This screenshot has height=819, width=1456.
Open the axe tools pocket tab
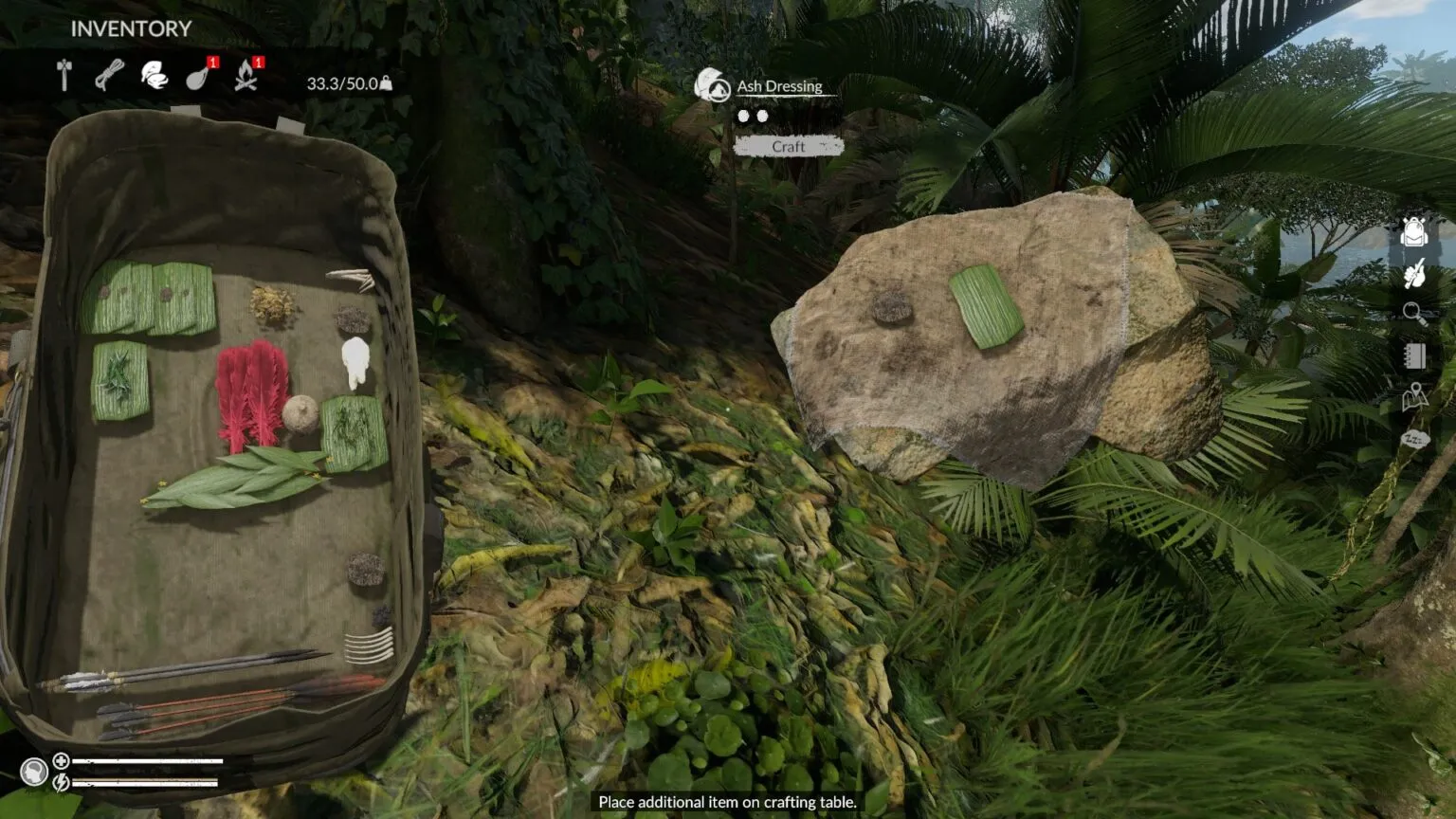(64, 75)
